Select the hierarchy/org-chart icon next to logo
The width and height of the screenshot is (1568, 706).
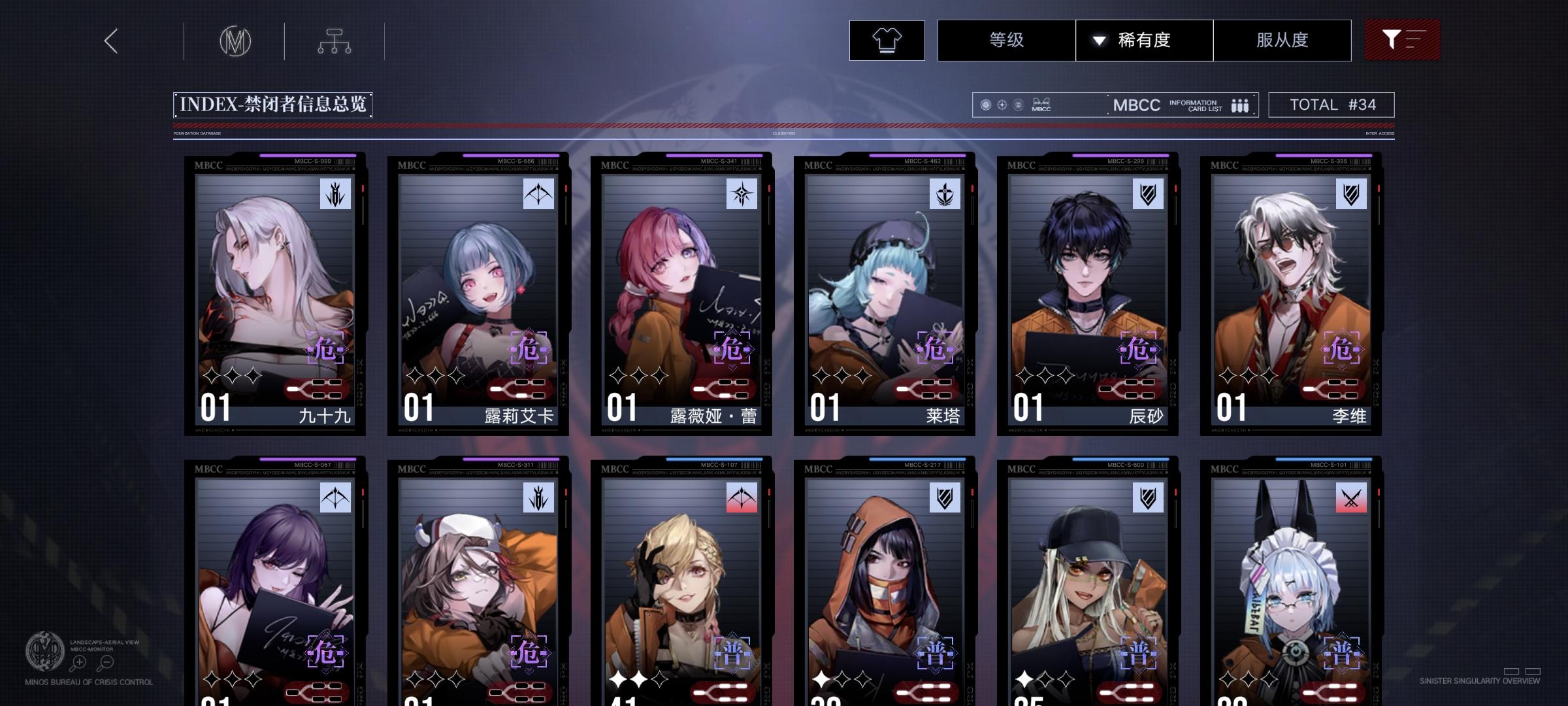point(335,41)
